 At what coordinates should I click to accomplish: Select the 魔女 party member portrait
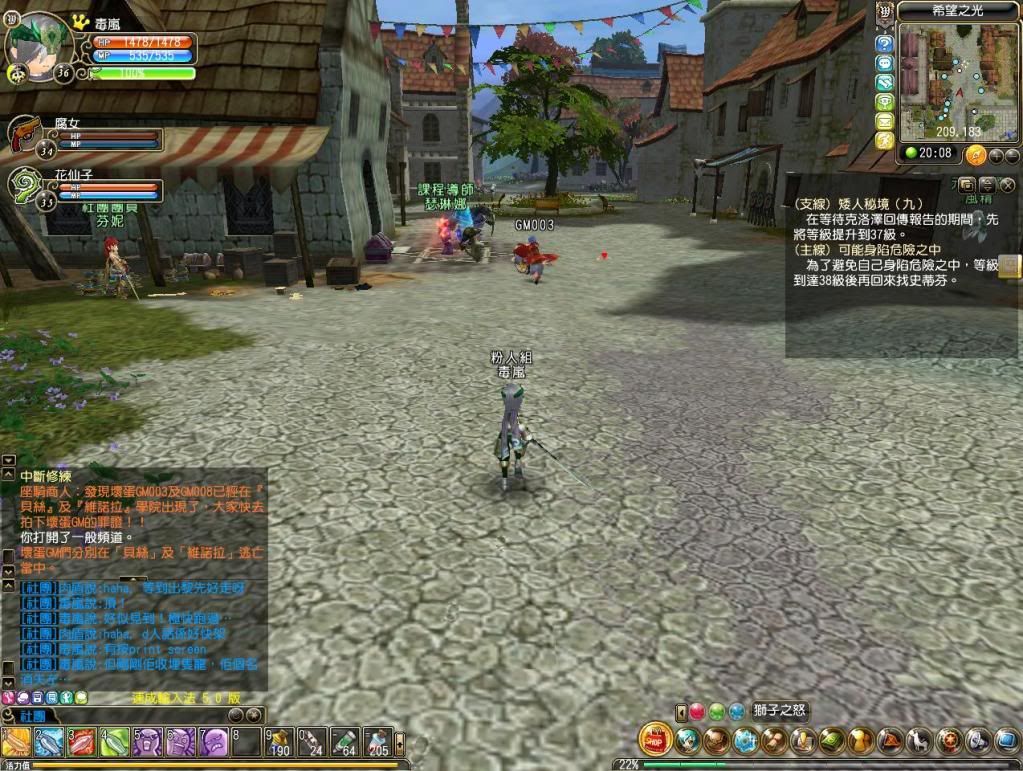pyautogui.click(x=26, y=133)
